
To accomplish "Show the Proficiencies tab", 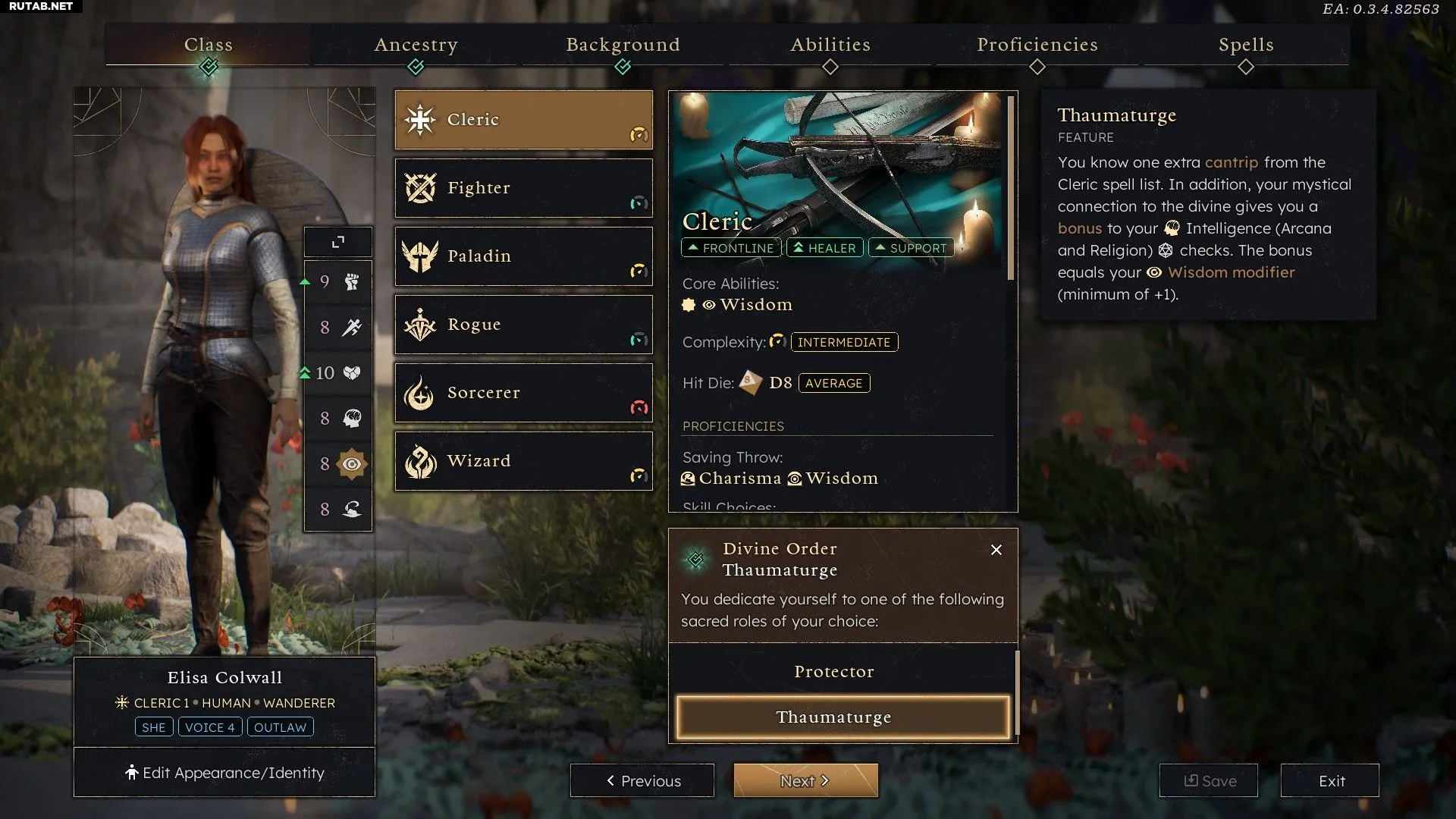I will point(1037,45).
